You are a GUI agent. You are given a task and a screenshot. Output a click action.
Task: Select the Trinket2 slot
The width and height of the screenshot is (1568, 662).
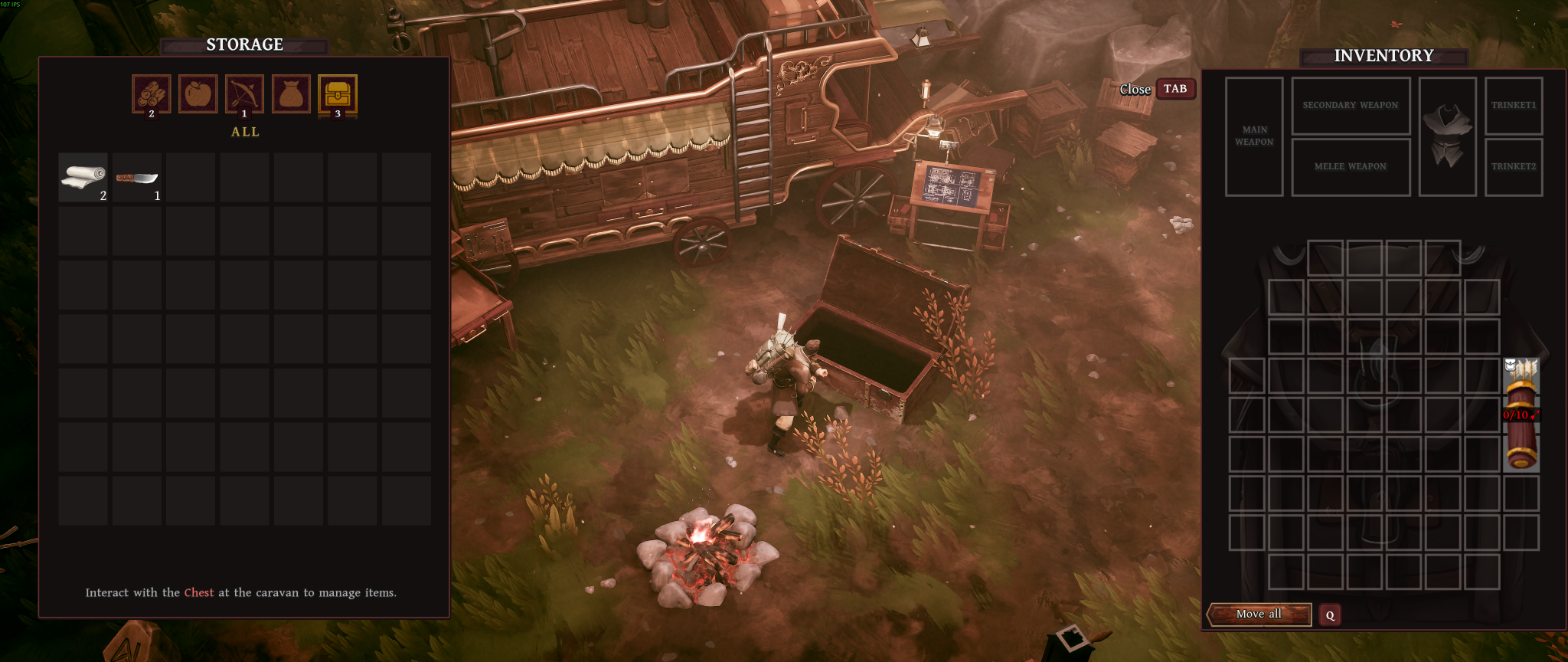click(x=1513, y=166)
